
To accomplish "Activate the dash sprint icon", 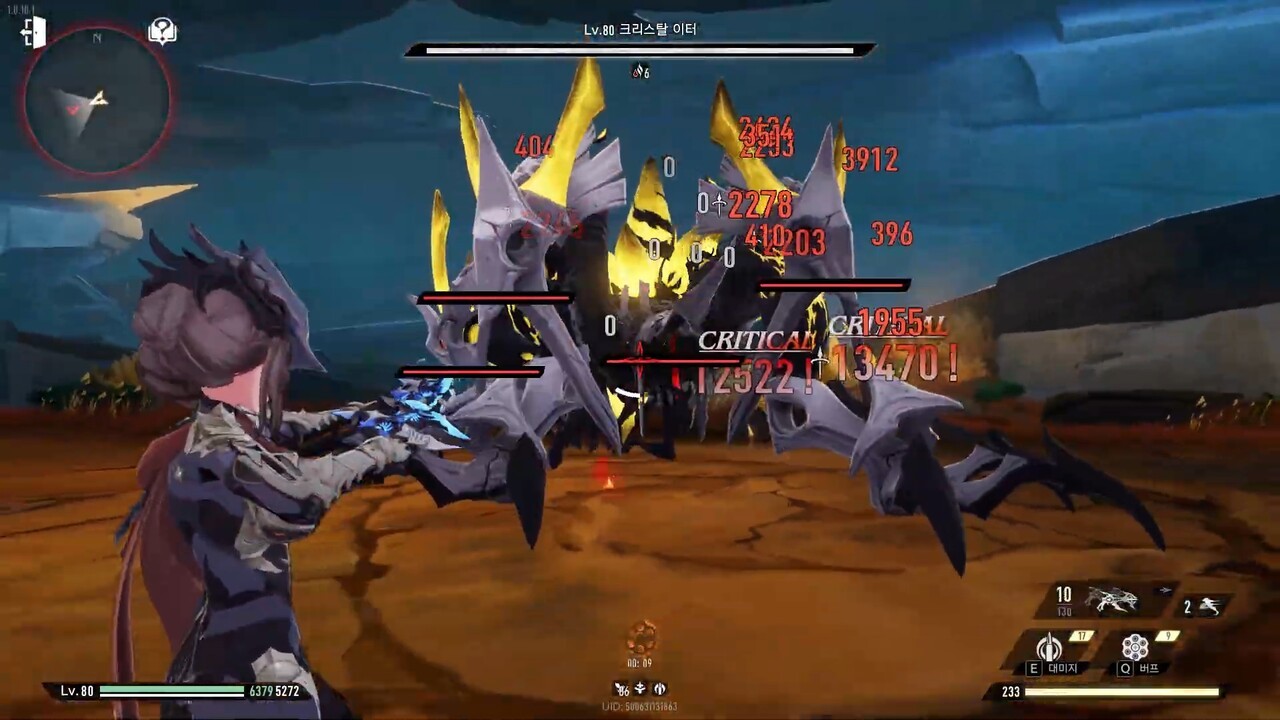I will pyautogui.click(x=1207, y=606).
